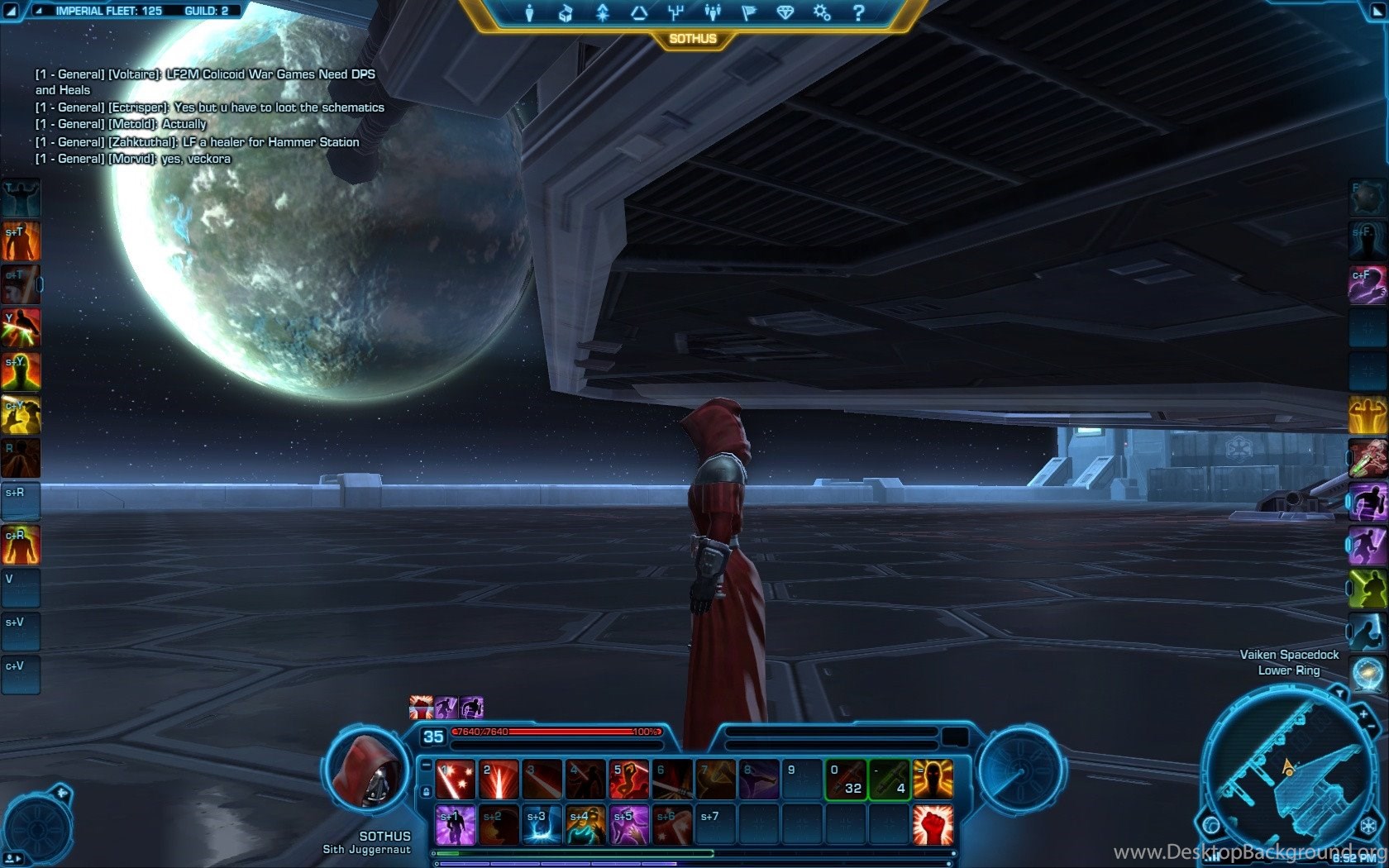1389x868 pixels.
Task: Open the galaxy globe icon above minimap
Action: 1367,674
